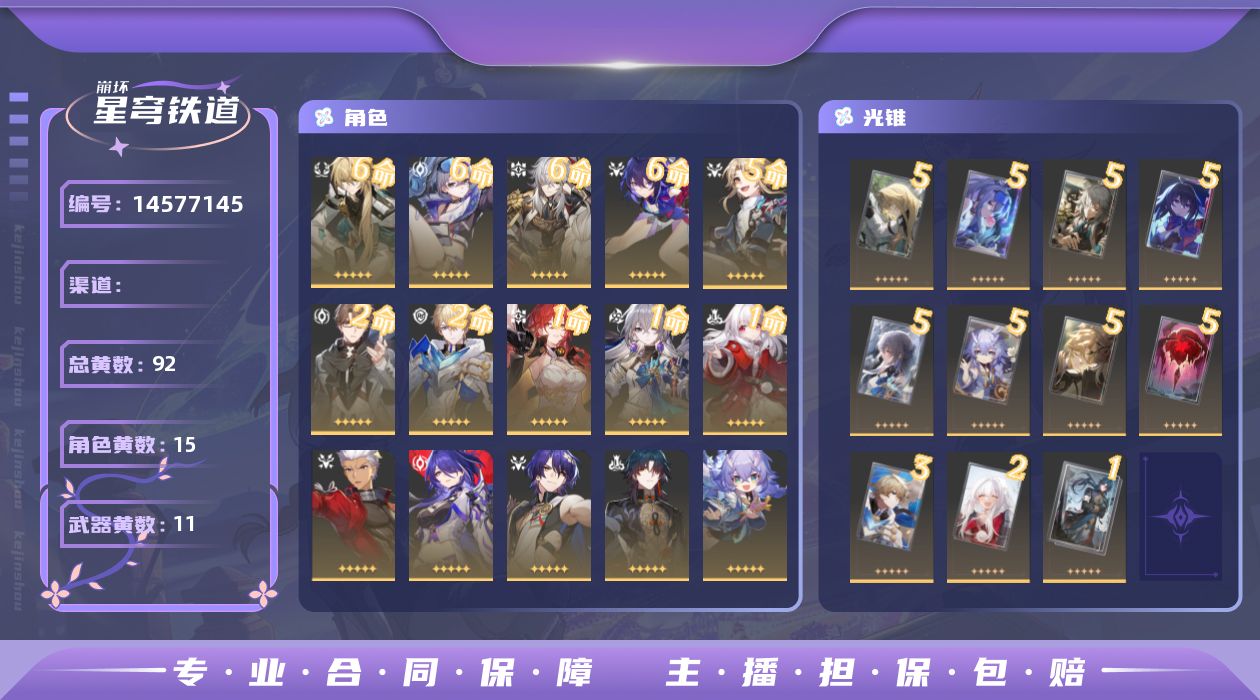The width and height of the screenshot is (1260, 700).
Task: Choose the Dr. Ratio character card
Action: coord(549,515)
